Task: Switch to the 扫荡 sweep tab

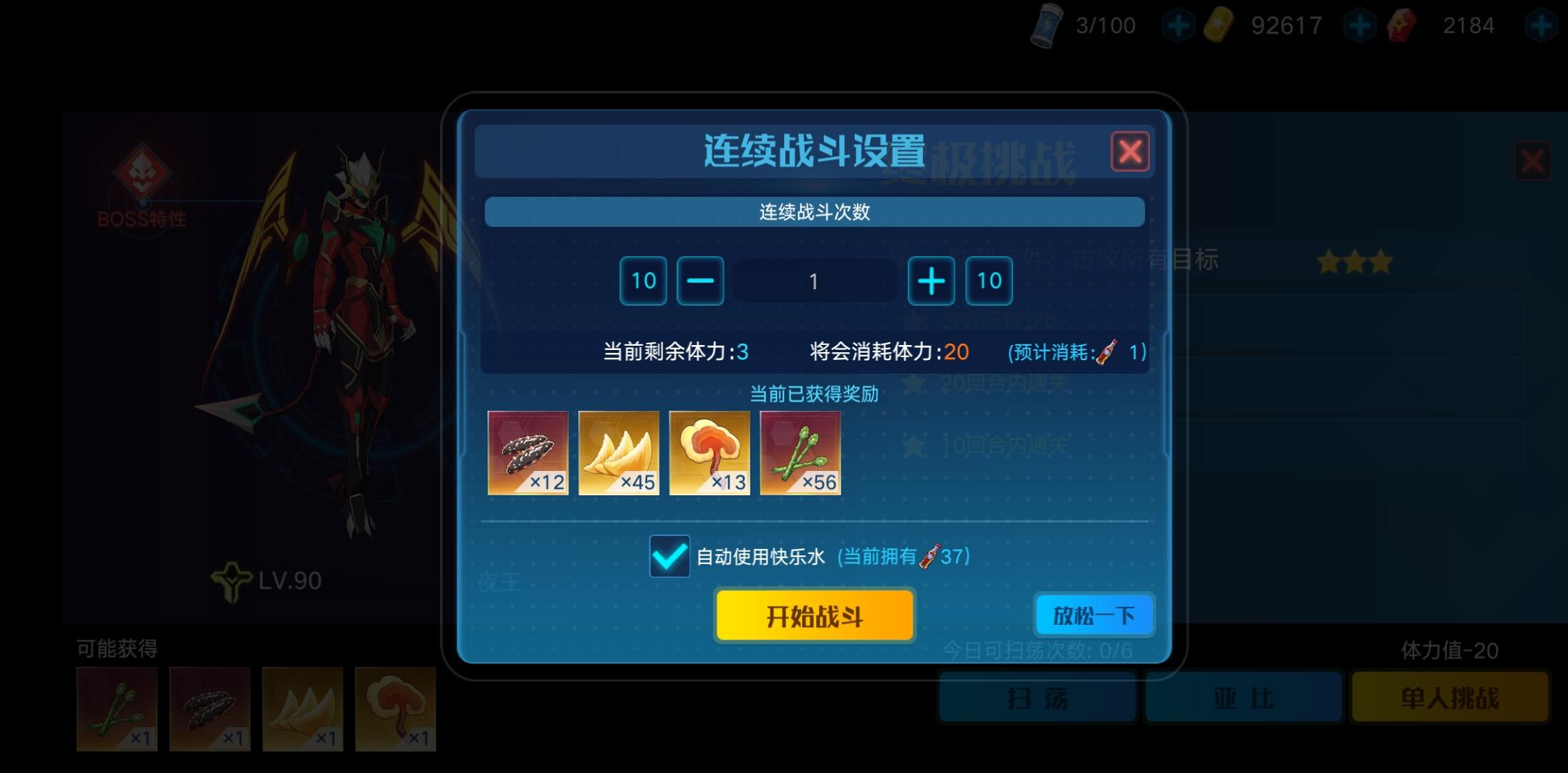Action: pyautogui.click(x=1037, y=698)
